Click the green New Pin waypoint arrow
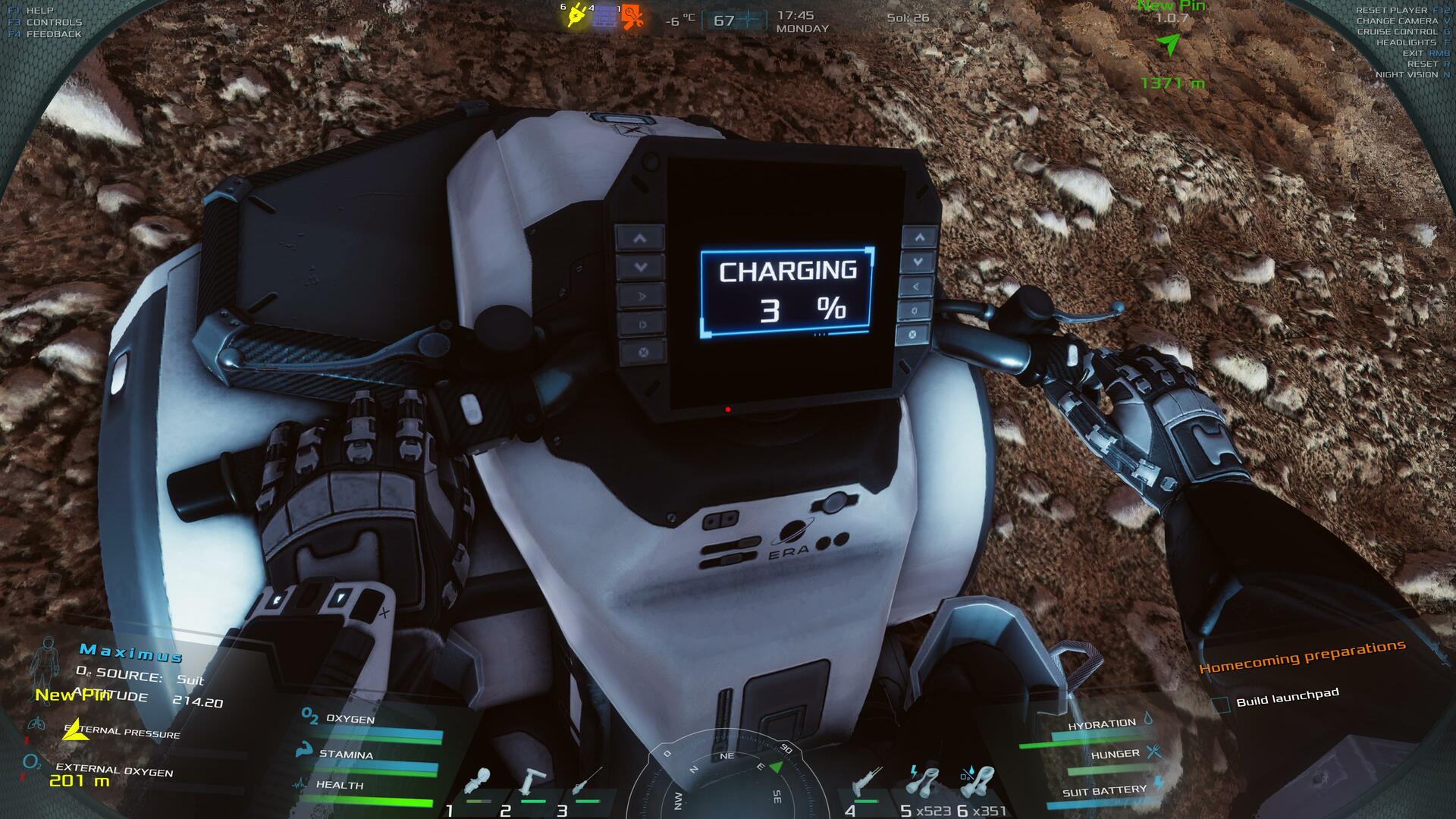The height and width of the screenshot is (819, 1456). tap(1171, 45)
